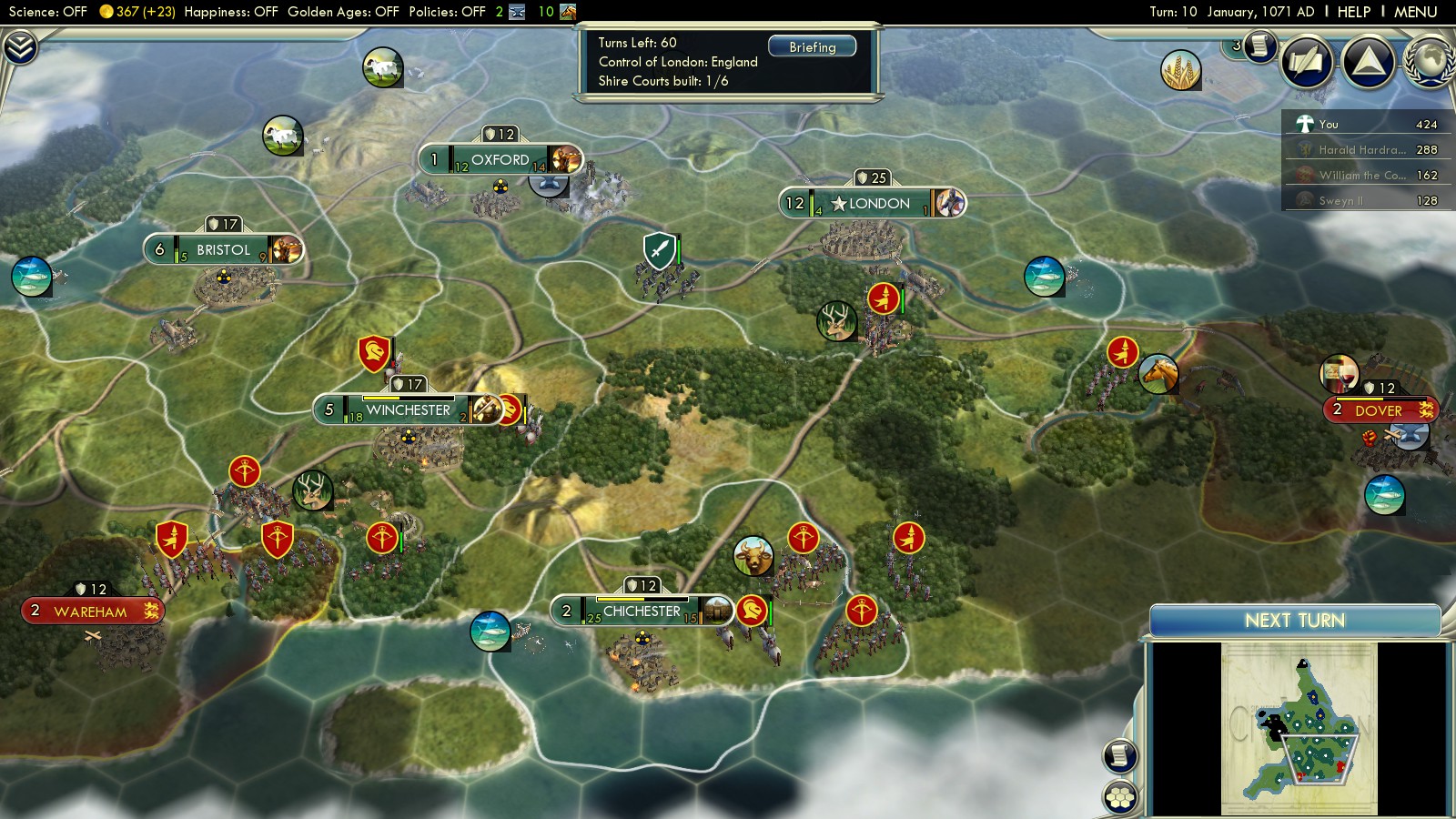Open the notification log scroll icon

click(1260, 45)
